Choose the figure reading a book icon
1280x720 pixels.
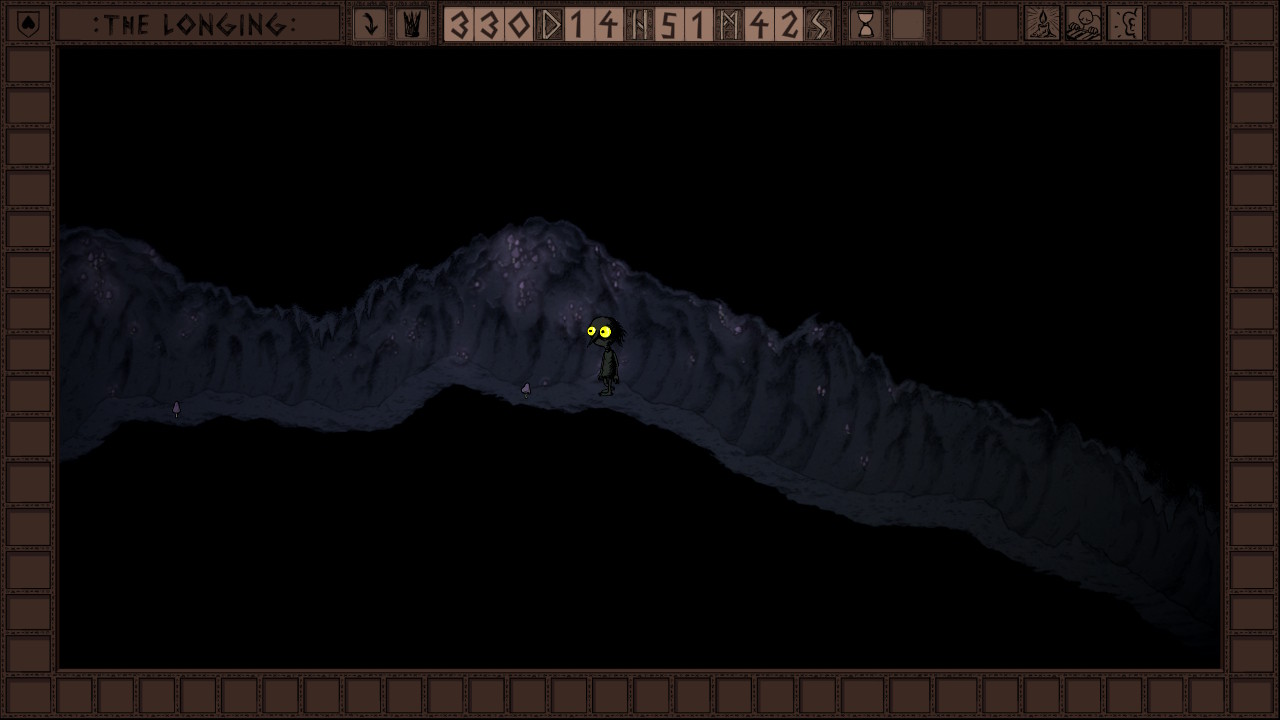pyautogui.click(x=1083, y=24)
